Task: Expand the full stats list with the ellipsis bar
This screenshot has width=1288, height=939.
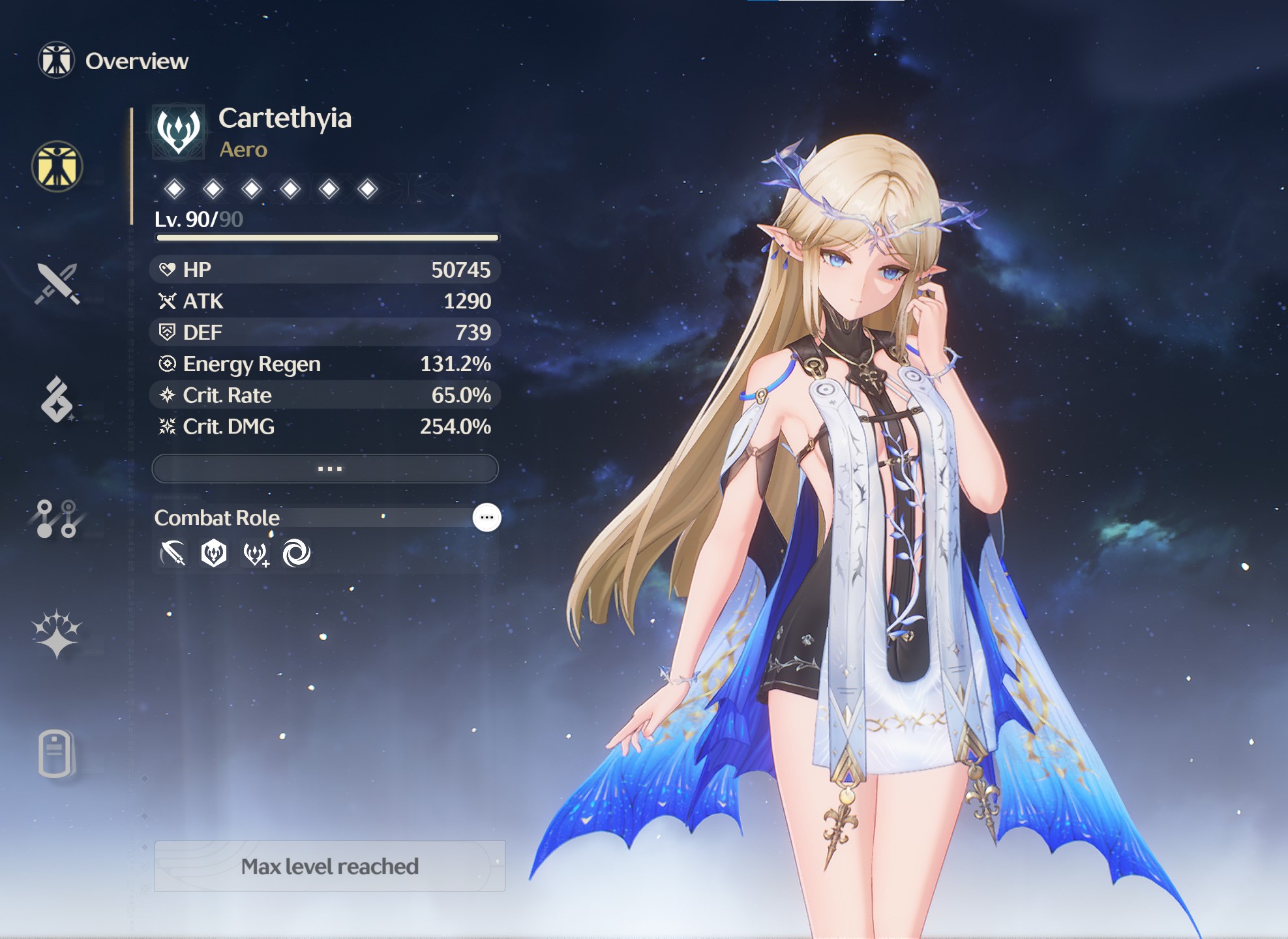Action: [x=325, y=469]
